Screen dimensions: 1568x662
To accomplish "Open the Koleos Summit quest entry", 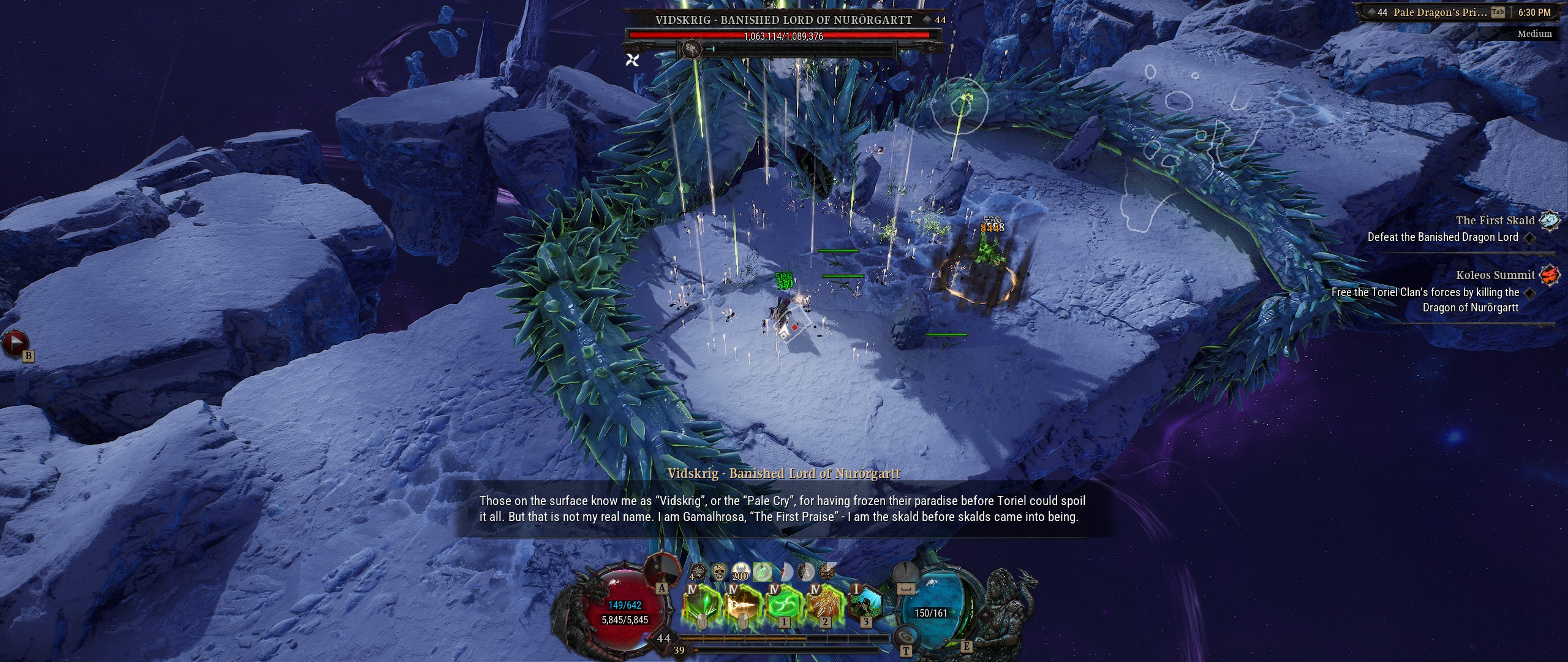I will [x=1495, y=275].
